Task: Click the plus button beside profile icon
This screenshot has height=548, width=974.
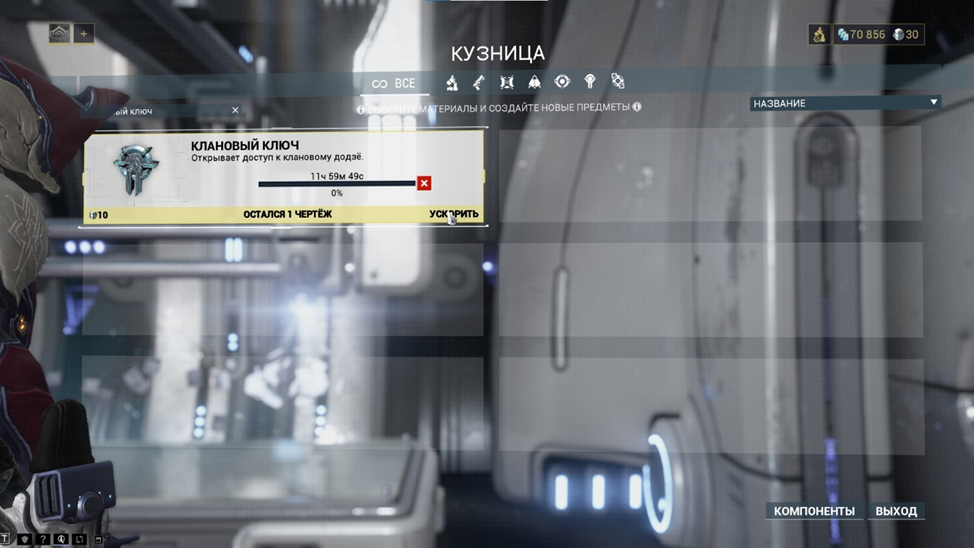Action: 84,34
